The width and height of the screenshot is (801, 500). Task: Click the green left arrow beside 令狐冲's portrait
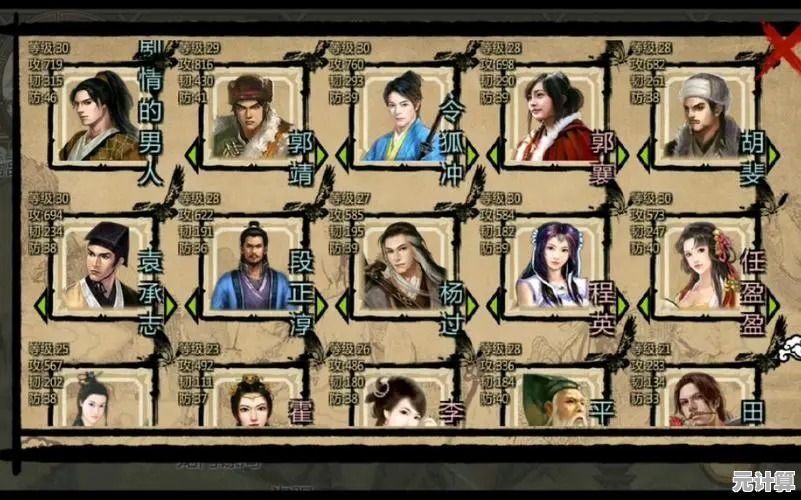tap(343, 156)
